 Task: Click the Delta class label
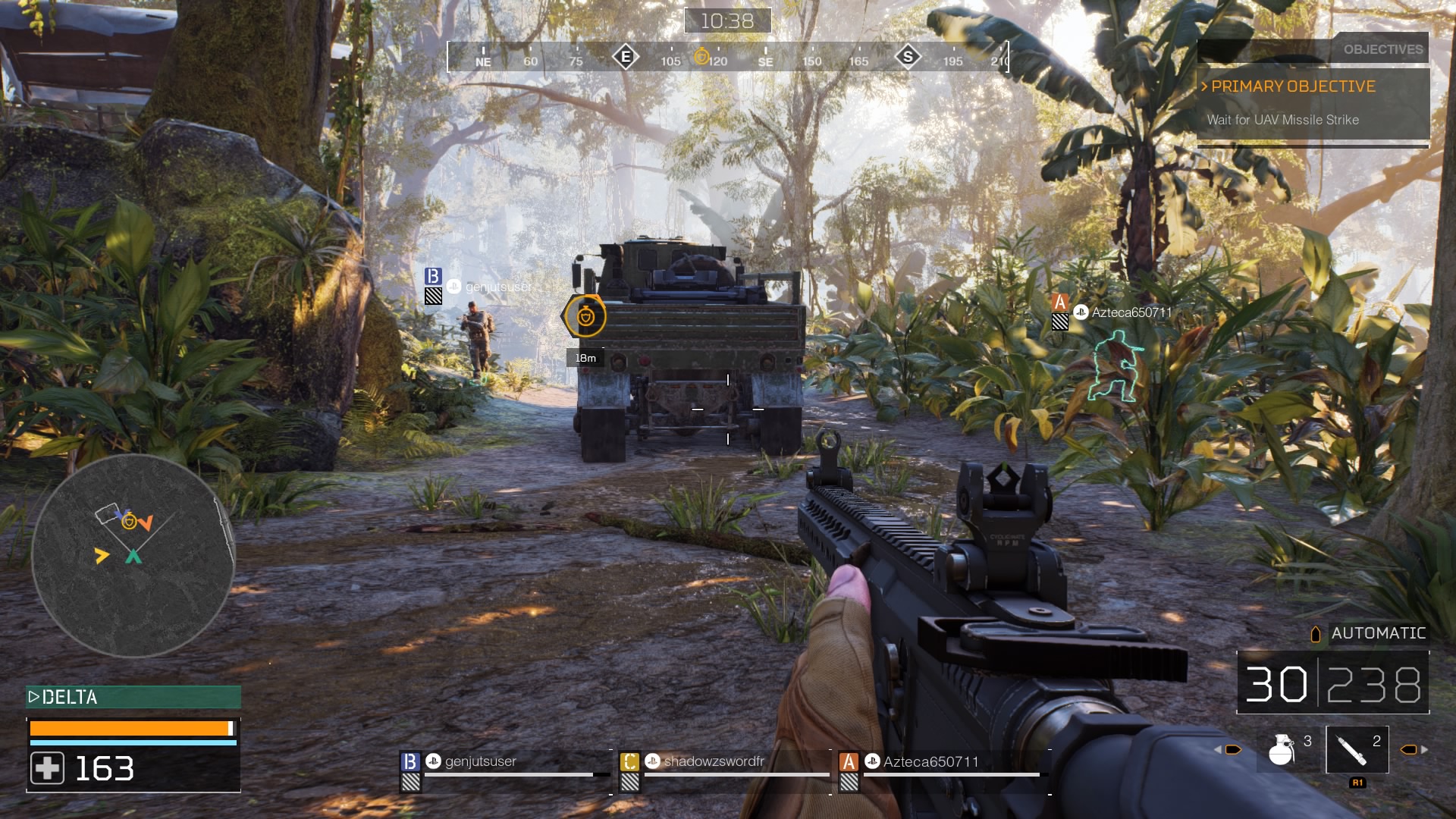pyautogui.click(x=70, y=697)
